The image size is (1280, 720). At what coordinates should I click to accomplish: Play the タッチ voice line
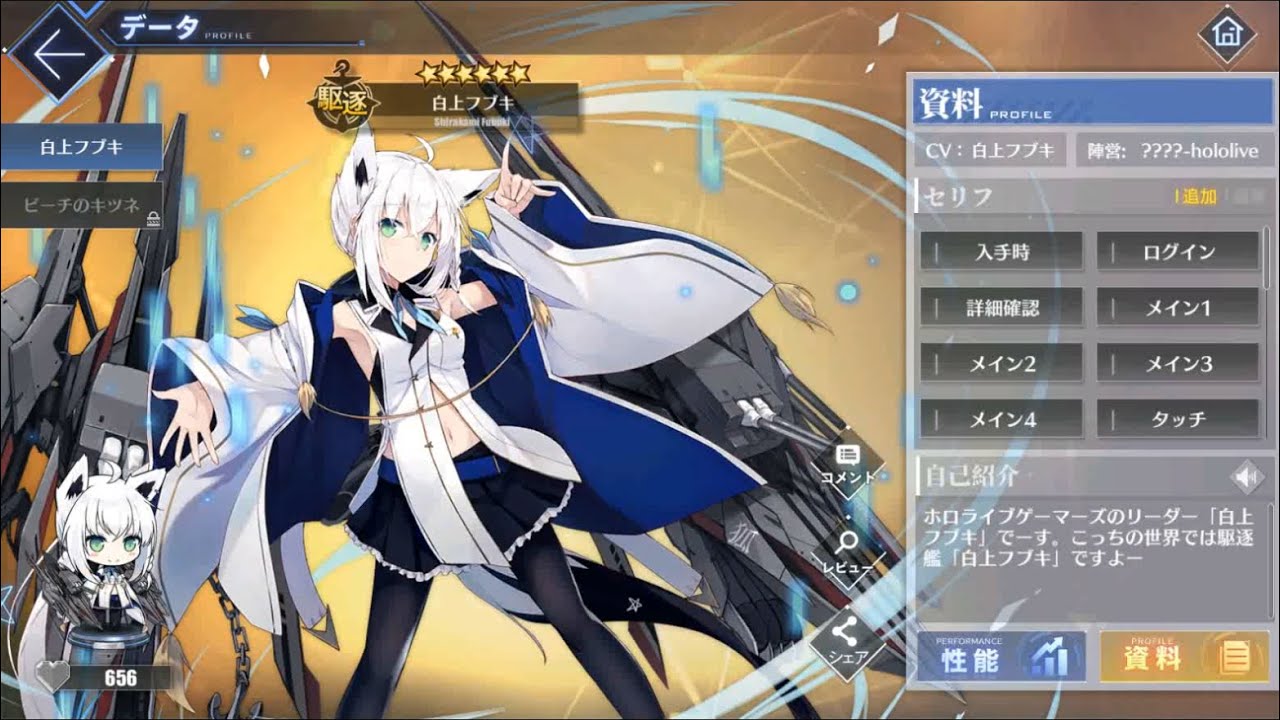pyautogui.click(x=1177, y=420)
